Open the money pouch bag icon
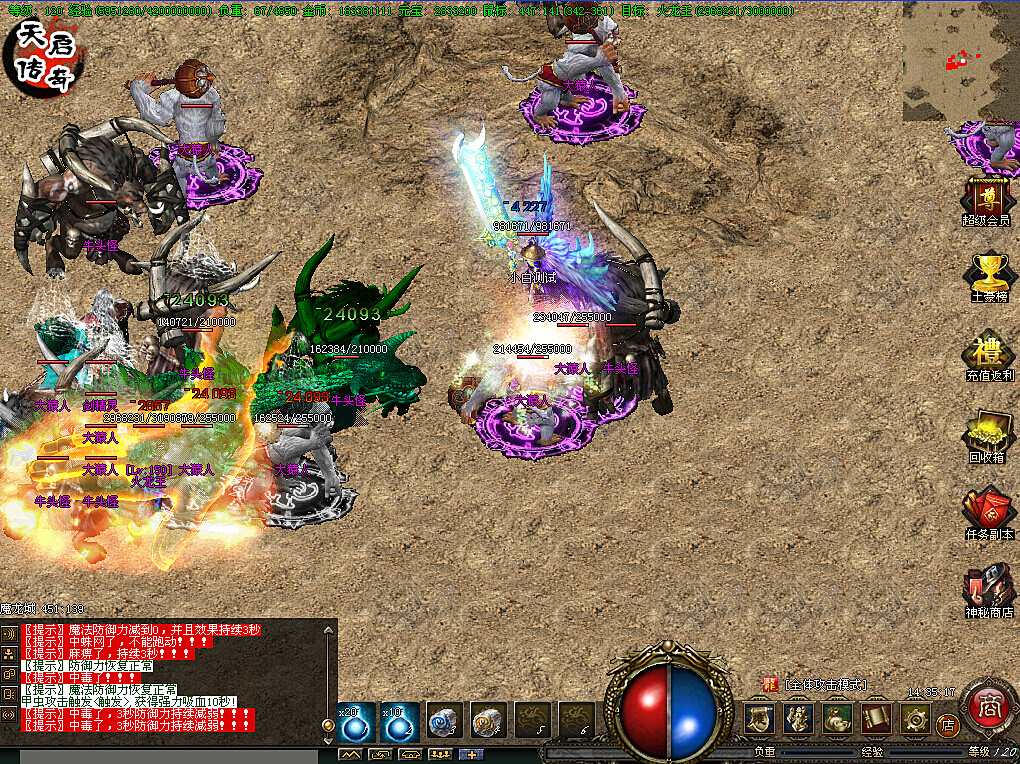The image size is (1020, 764). coord(837,718)
